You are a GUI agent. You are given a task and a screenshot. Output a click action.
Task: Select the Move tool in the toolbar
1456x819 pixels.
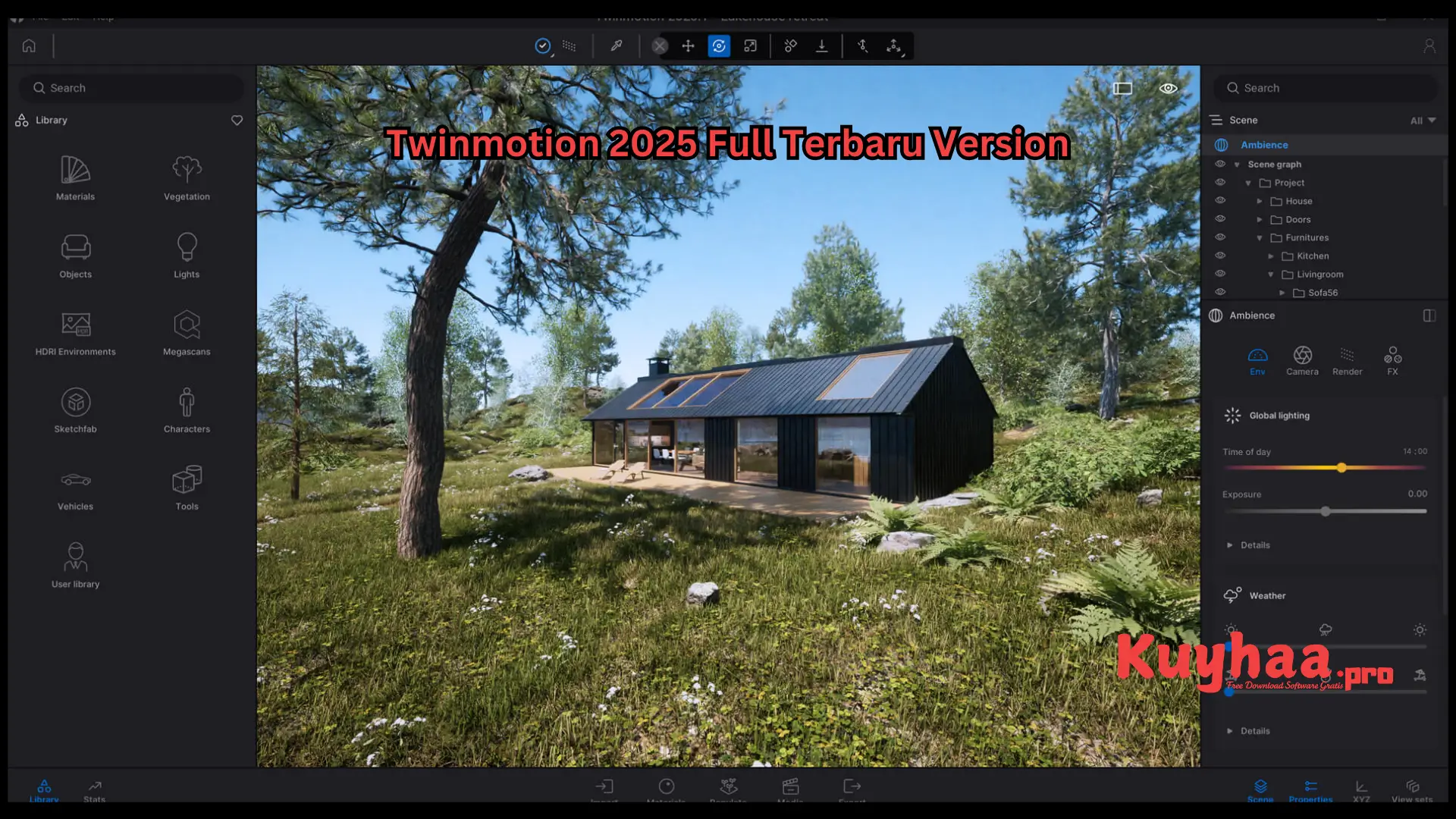tap(688, 46)
